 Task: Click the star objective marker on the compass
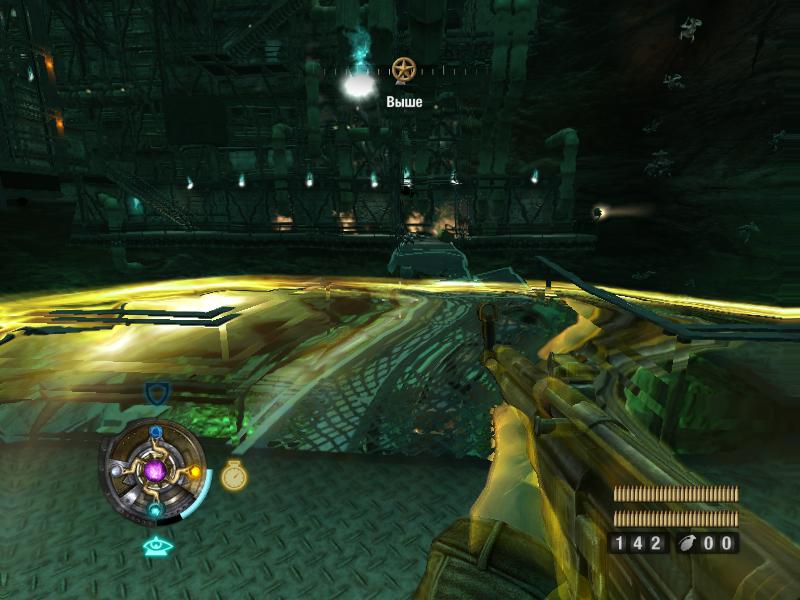(403, 69)
